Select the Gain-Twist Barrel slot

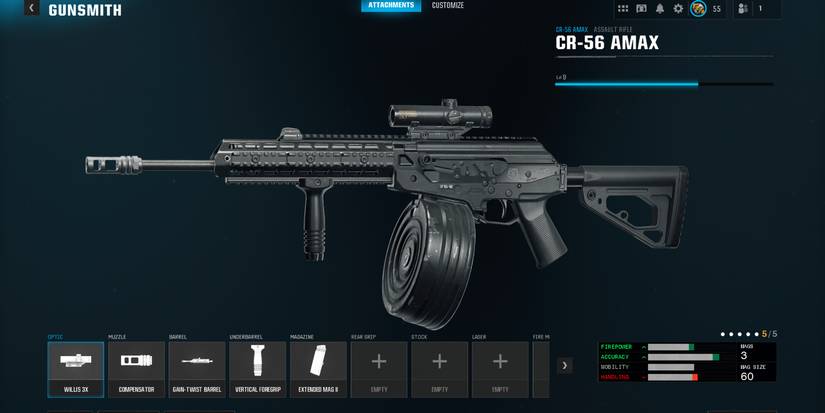tap(197, 369)
